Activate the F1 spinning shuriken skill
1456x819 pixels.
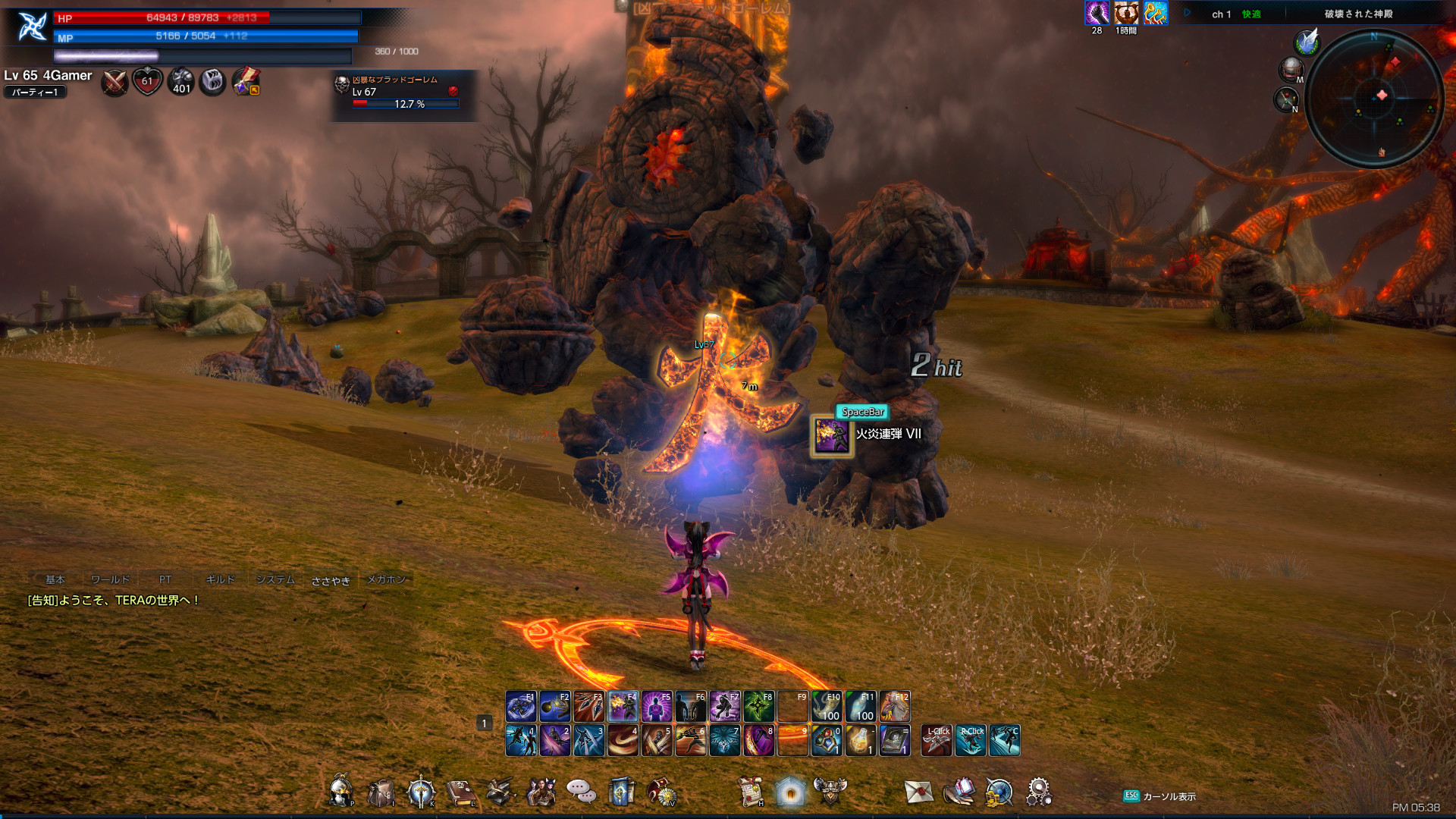pyautogui.click(x=521, y=707)
